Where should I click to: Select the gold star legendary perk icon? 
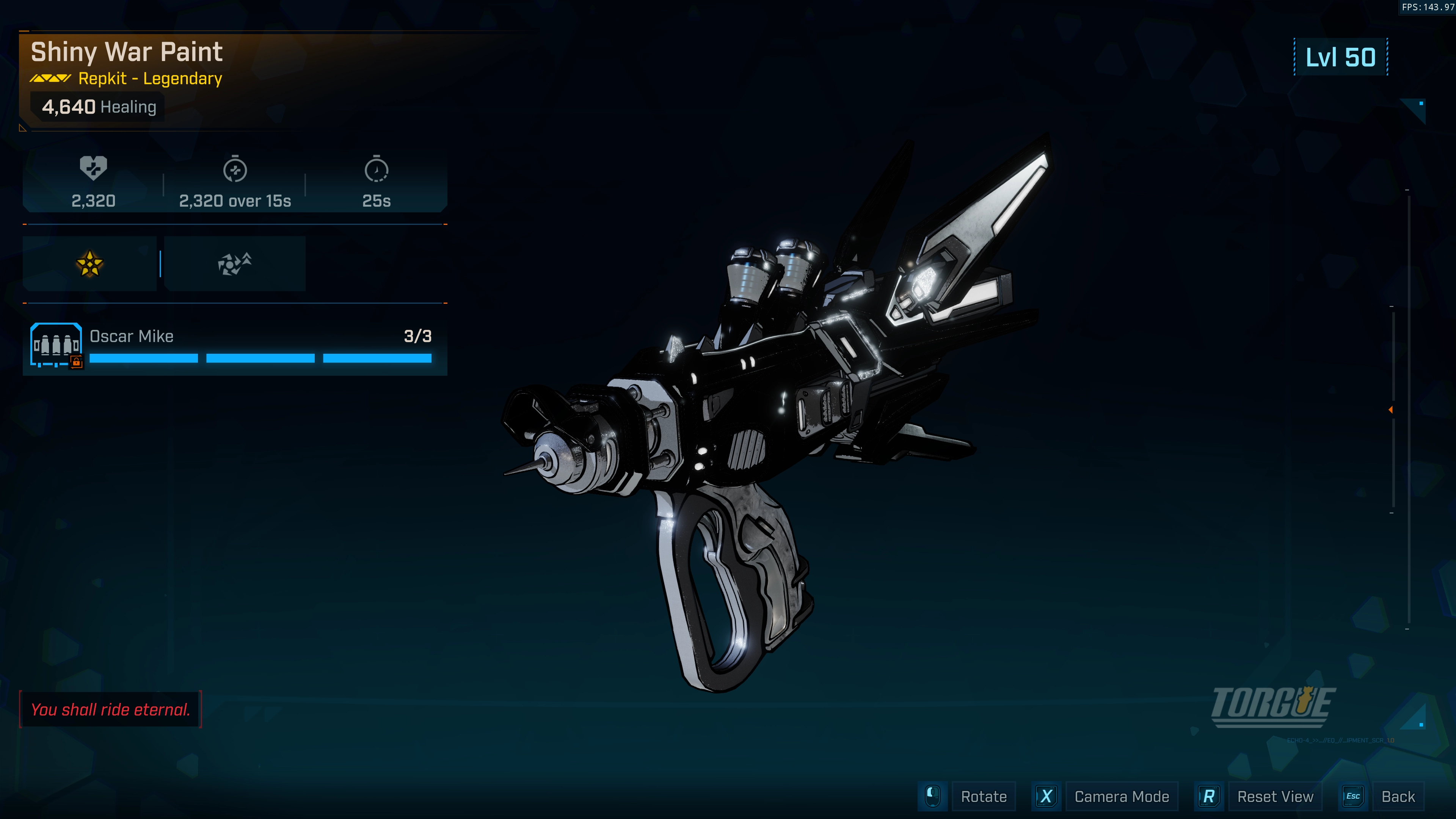tap(90, 264)
